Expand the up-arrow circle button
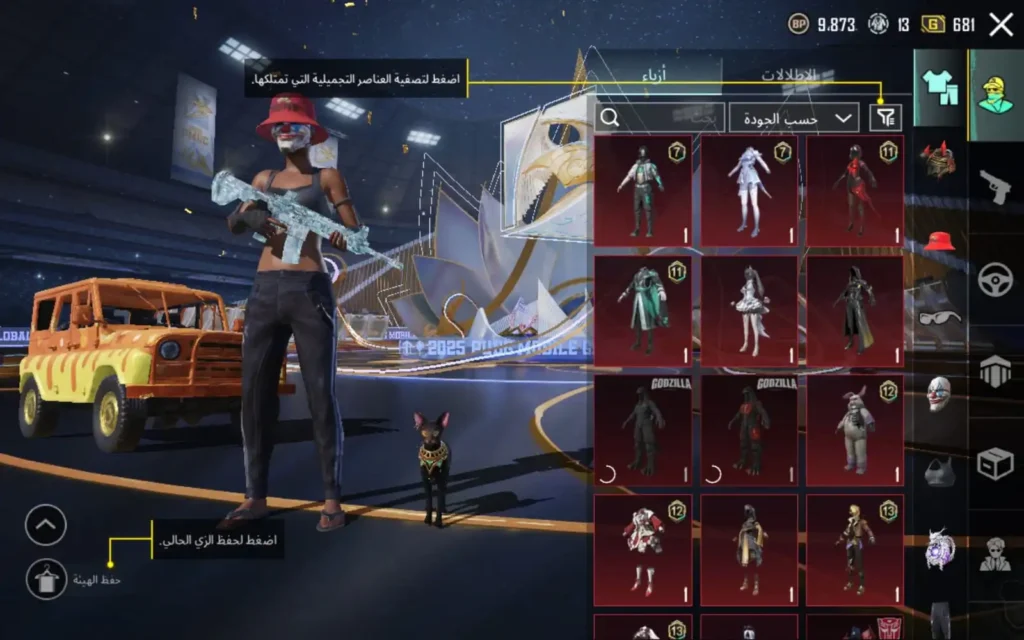 click(x=46, y=525)
